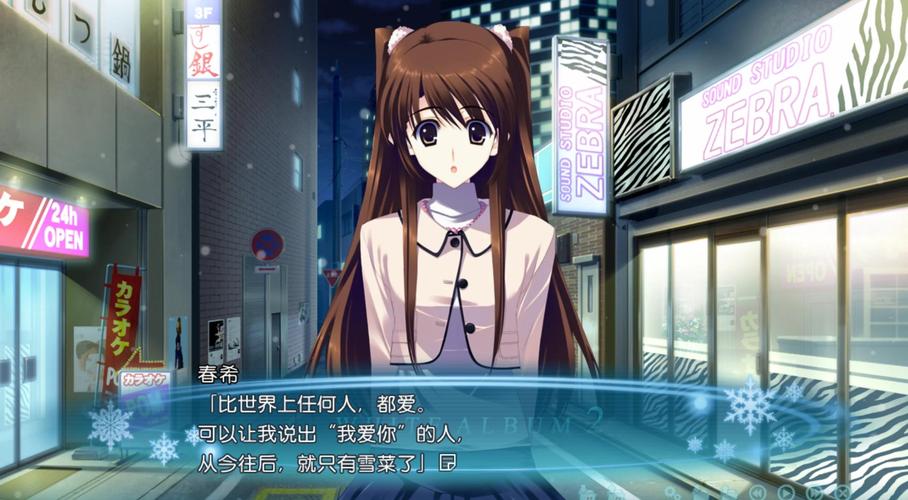Click the rewind double-arrow button
The image size is (908, 500).
coord(757,493)
